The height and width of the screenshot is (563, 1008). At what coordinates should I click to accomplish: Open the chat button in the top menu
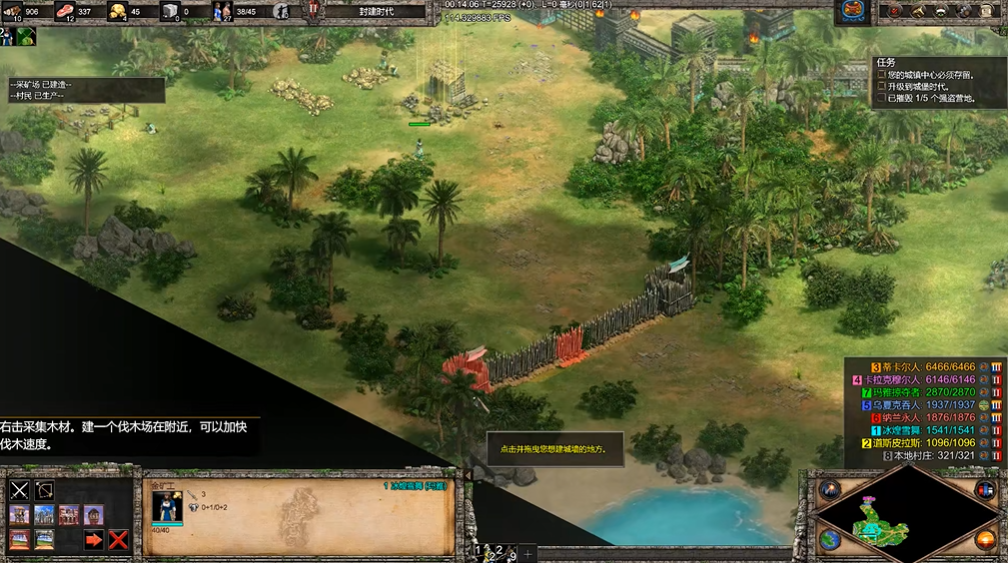point(941,11)
